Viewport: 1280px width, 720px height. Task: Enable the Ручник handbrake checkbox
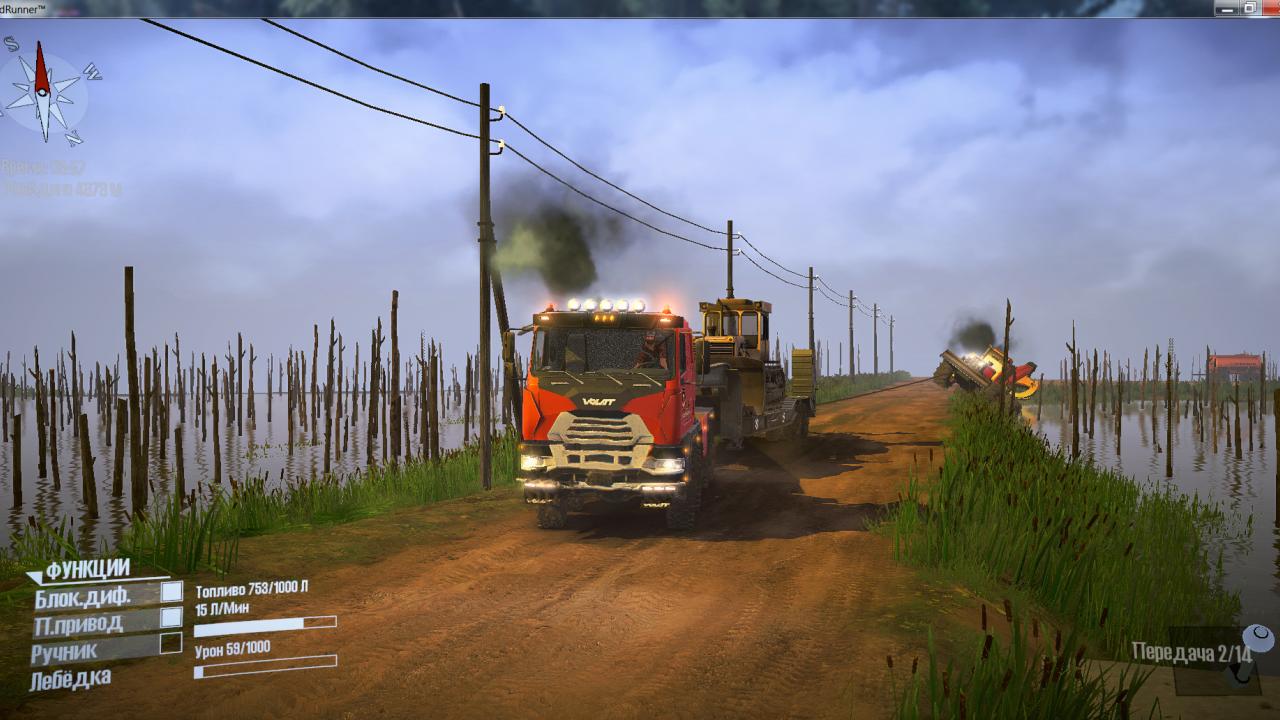[x=171, y=643]
